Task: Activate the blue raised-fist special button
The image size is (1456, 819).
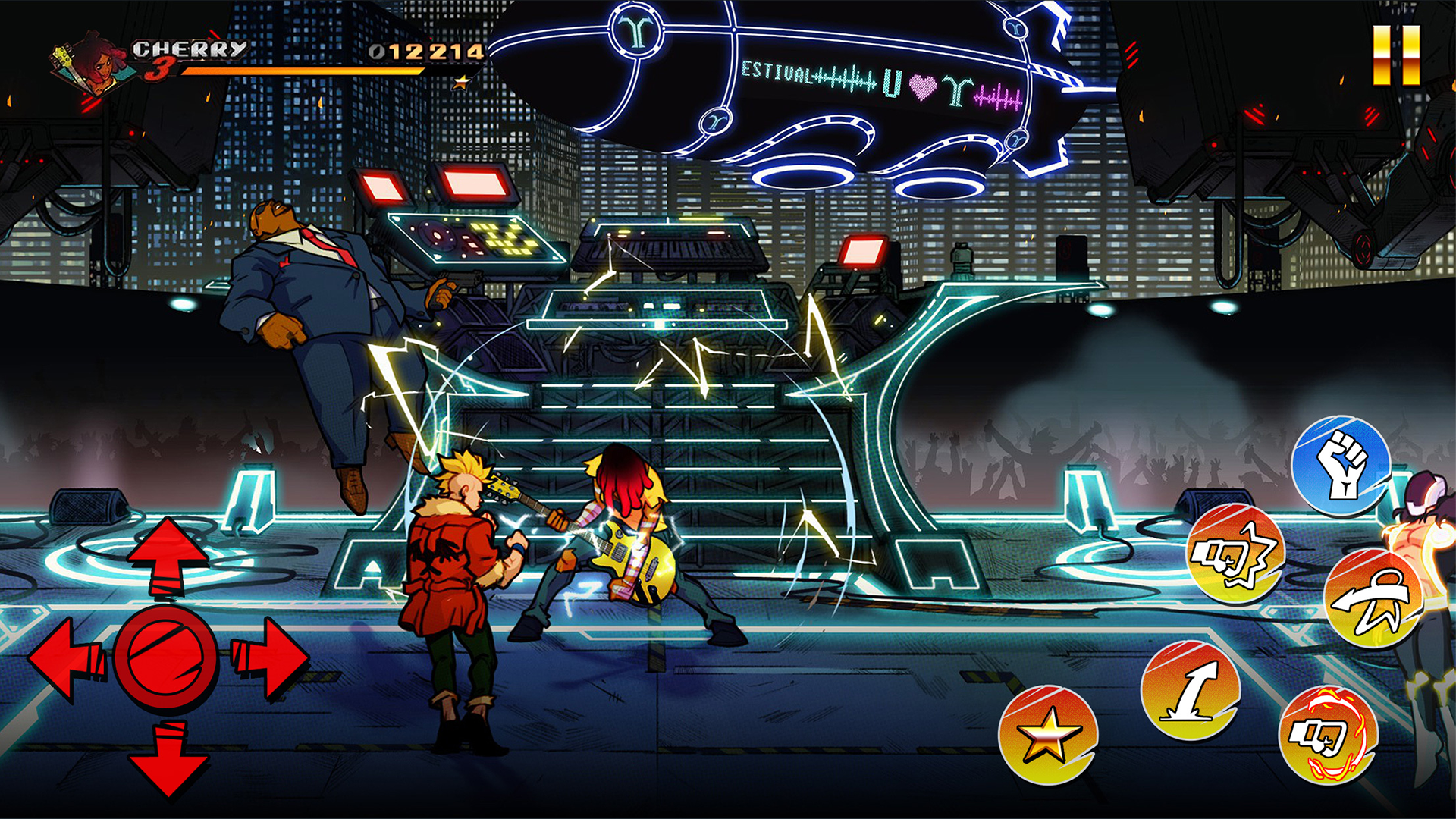Action: coord(1341,465)
